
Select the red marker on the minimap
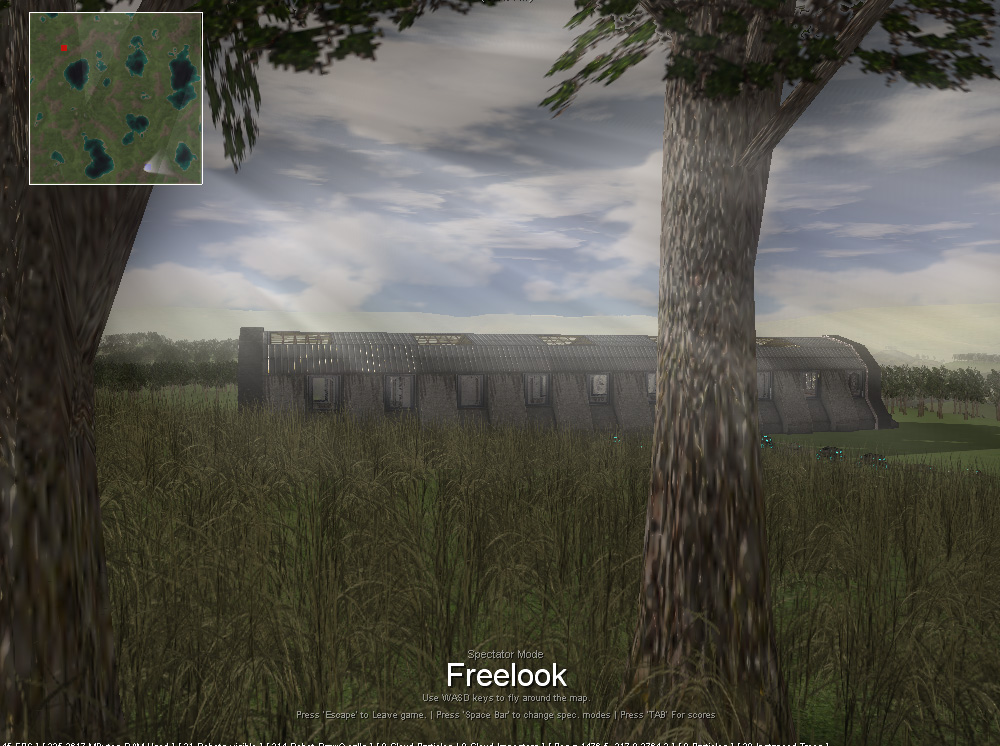pyautogui.click(x=64, y=48)
